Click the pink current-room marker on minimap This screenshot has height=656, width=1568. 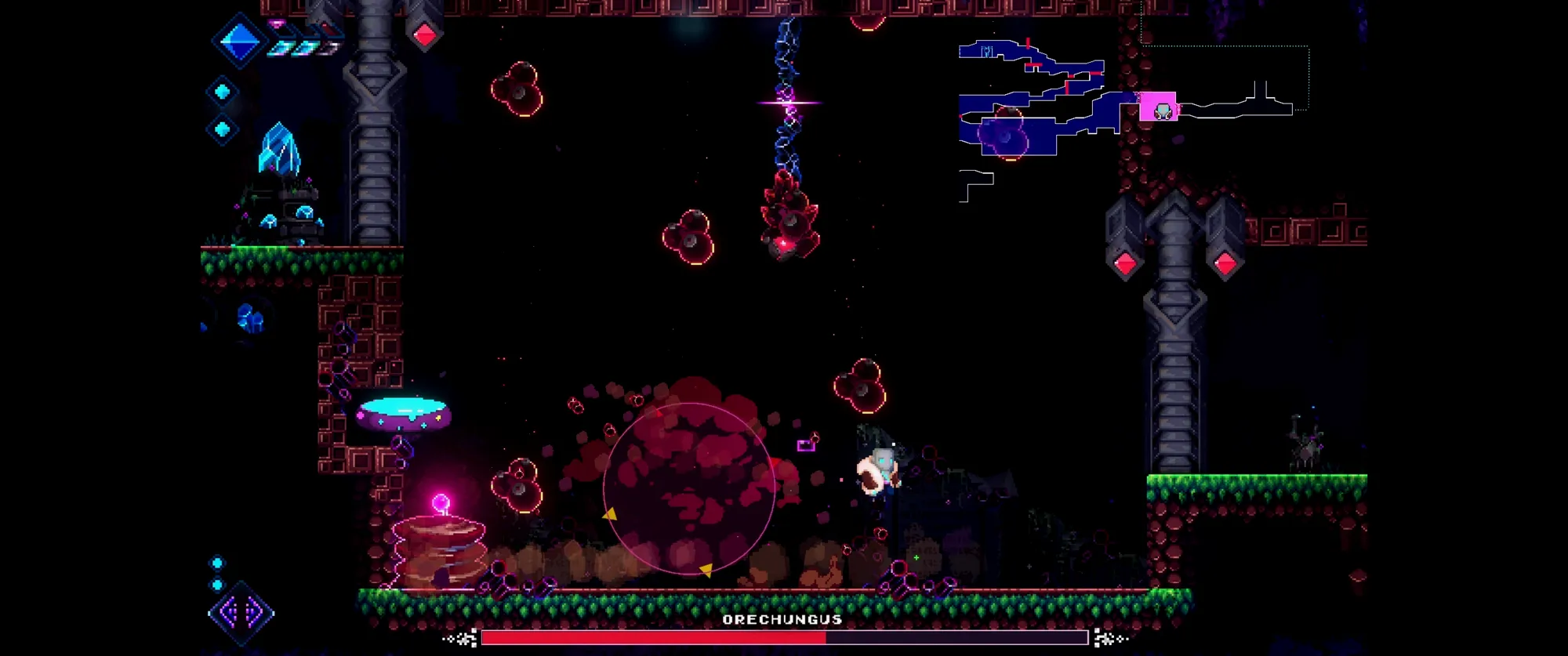(x=1158, y=107)
